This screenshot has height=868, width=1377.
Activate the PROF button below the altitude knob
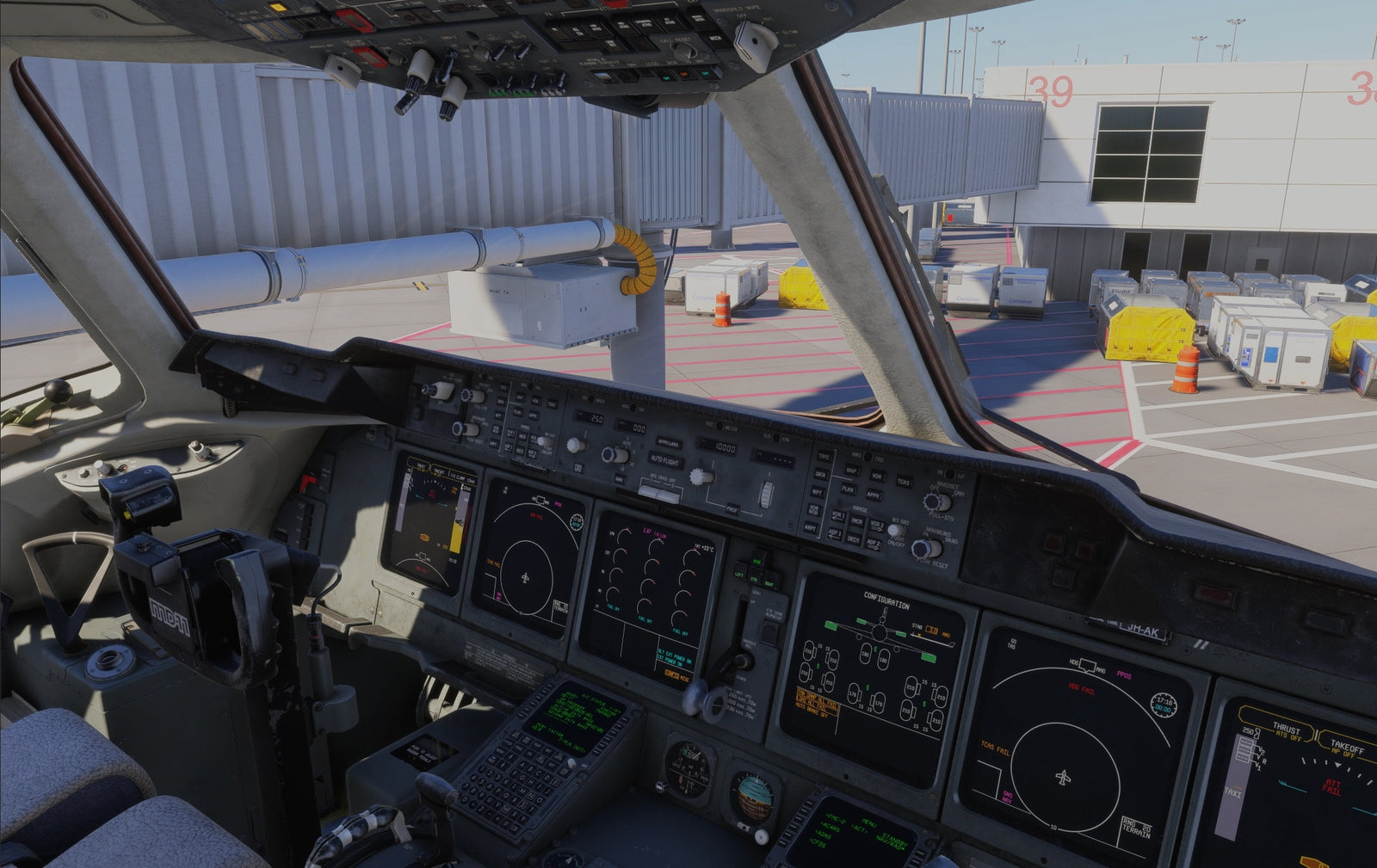(732, 509)
